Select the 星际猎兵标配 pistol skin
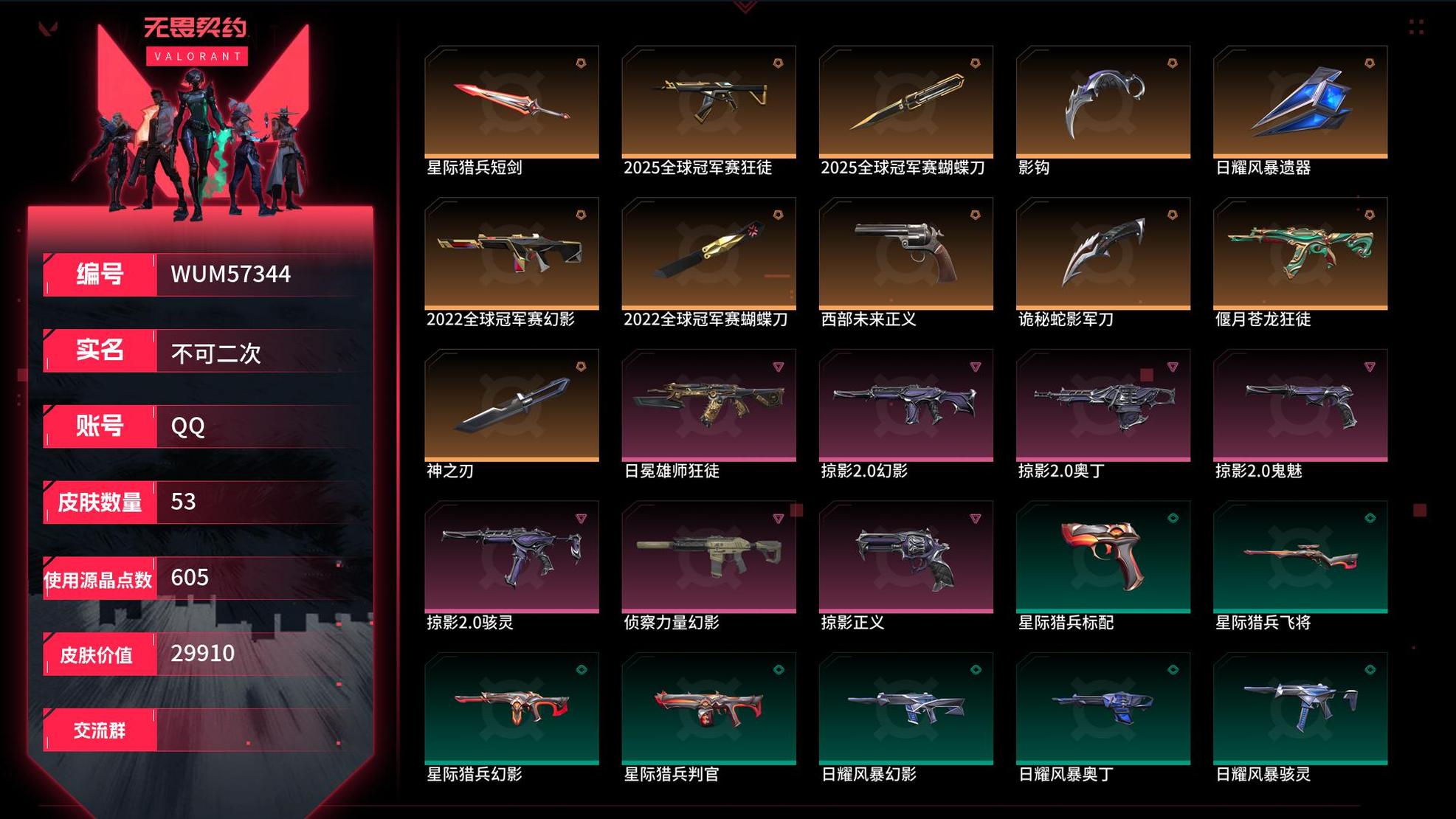 point(1103,556)
